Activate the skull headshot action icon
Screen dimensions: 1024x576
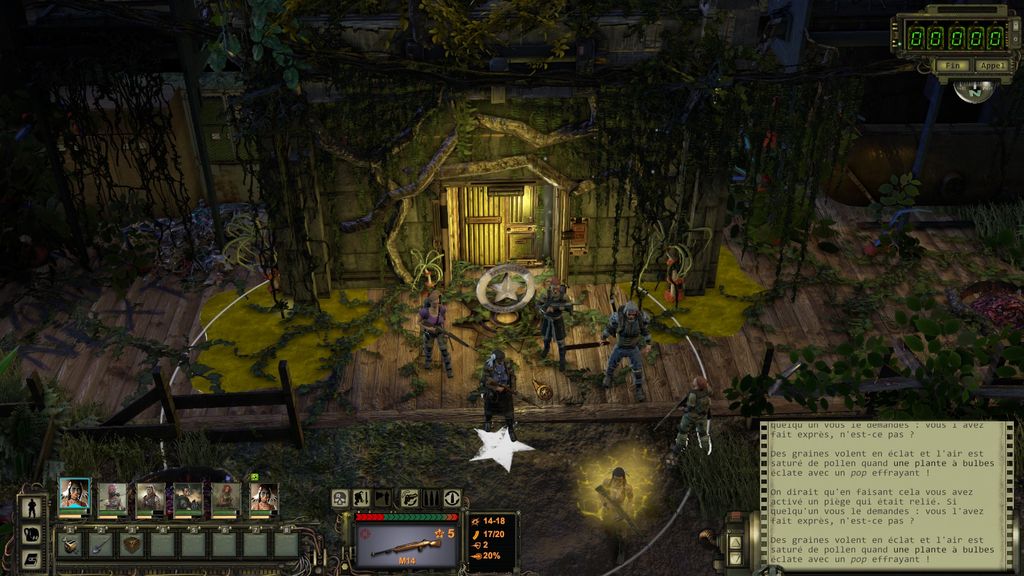click(341, 497)
